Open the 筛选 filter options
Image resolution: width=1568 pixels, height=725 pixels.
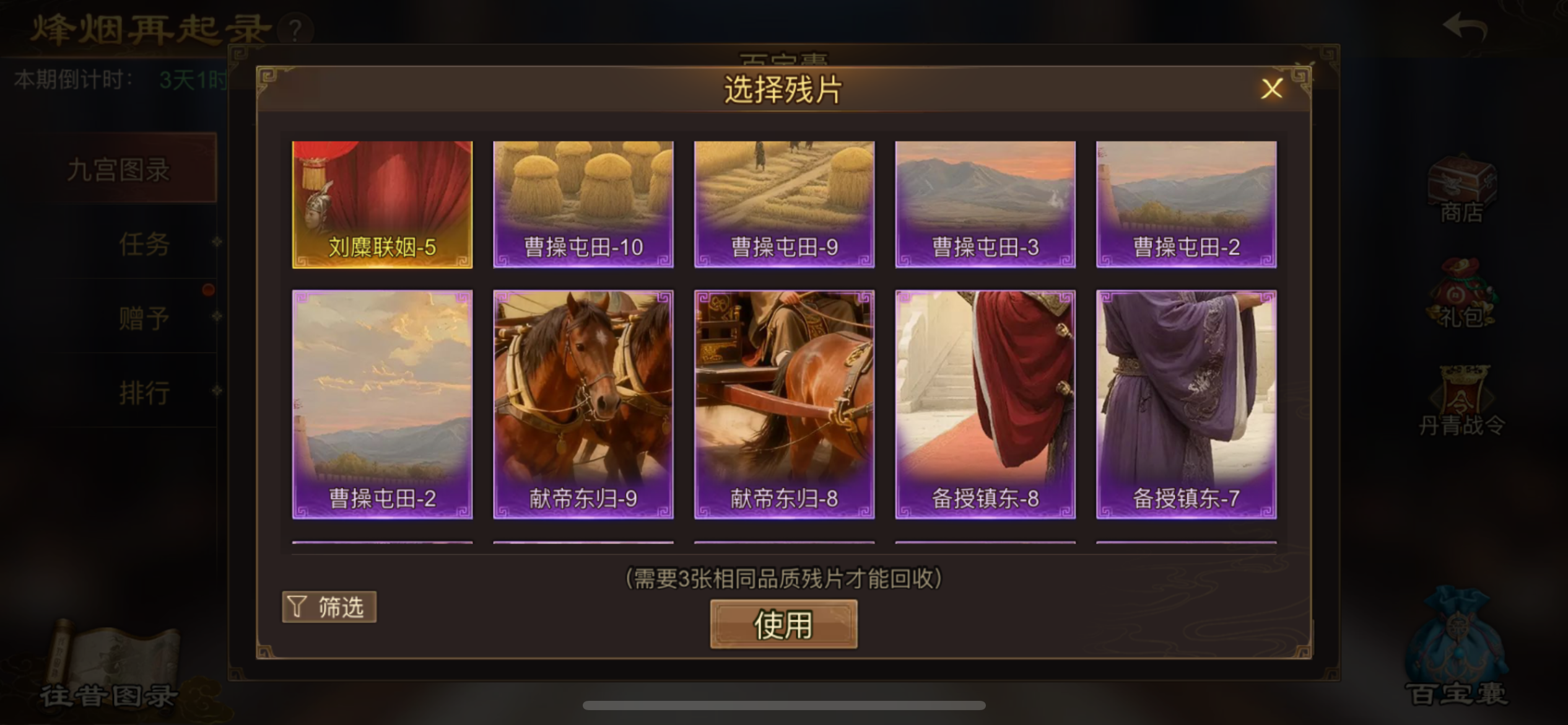point(329,607)
